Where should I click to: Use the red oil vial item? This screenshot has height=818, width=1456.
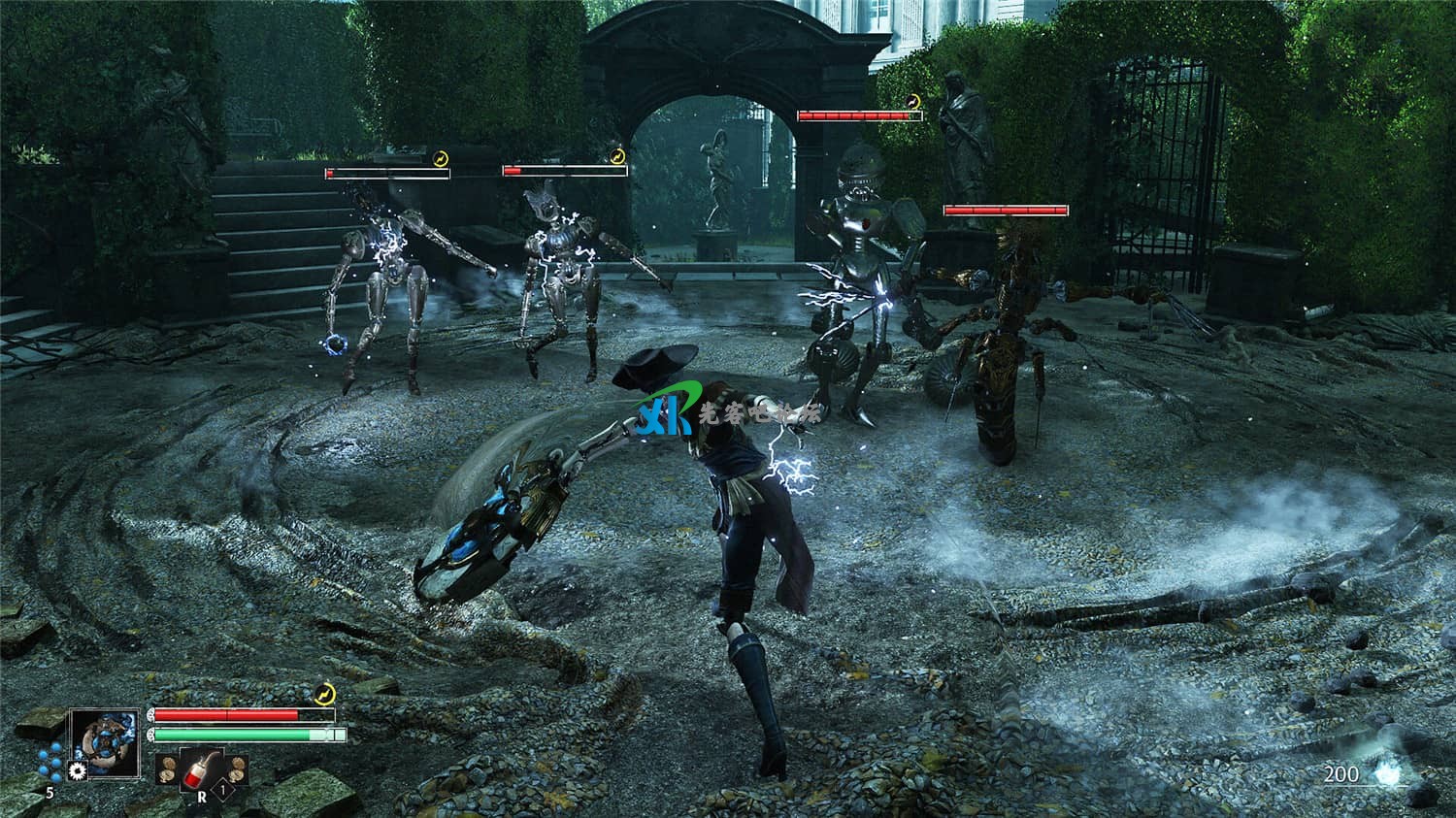(x=202, y=769)
